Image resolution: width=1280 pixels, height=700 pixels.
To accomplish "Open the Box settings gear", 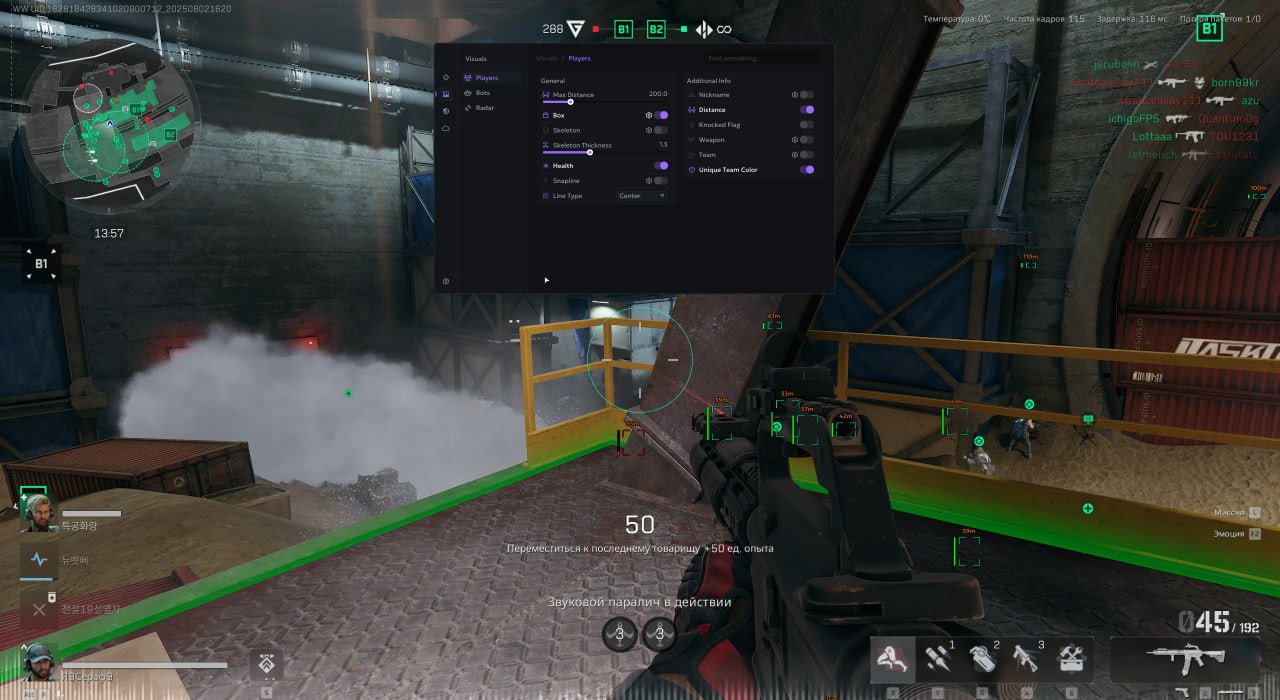I will click(x=648, y=115).
